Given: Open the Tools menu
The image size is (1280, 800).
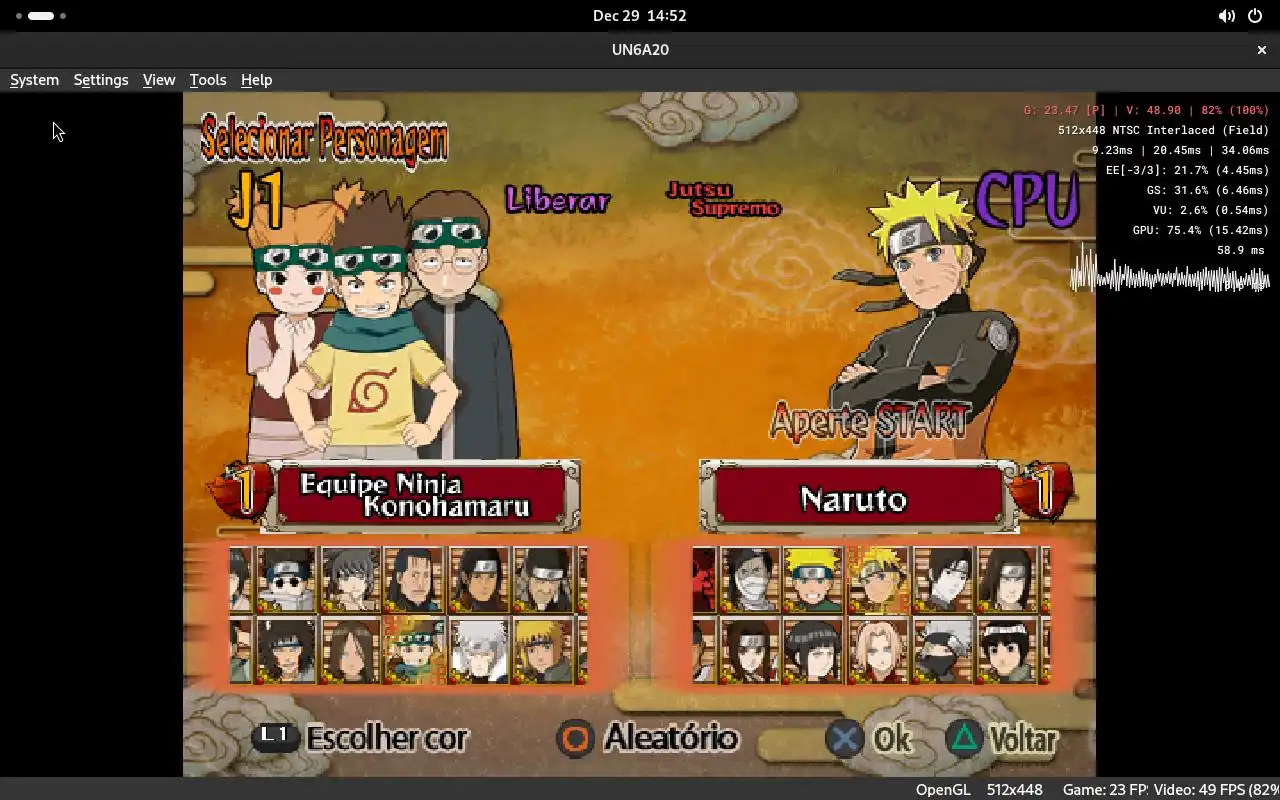Looking at the screenshot, I should 208,80.
